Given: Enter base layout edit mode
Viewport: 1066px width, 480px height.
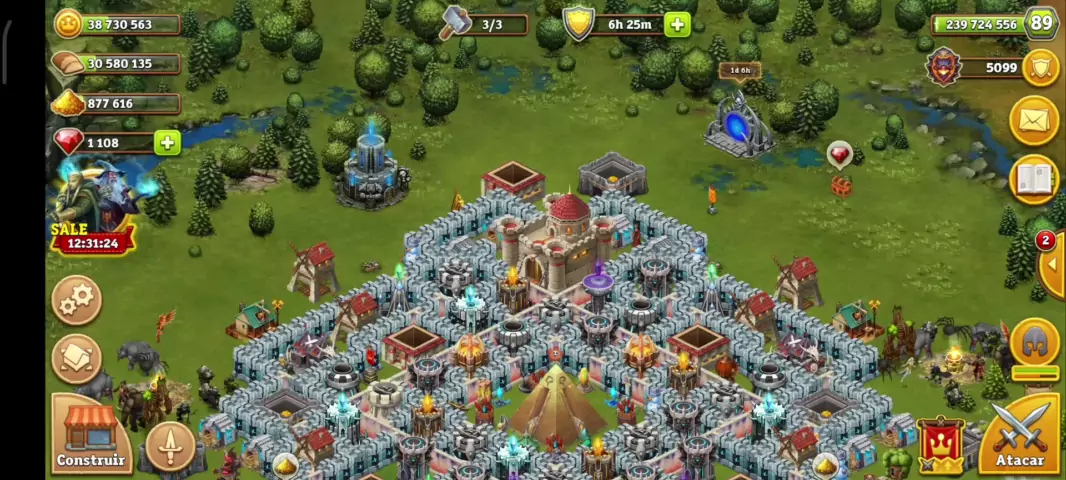Looking at the screenshot, I should coord(77,358).
